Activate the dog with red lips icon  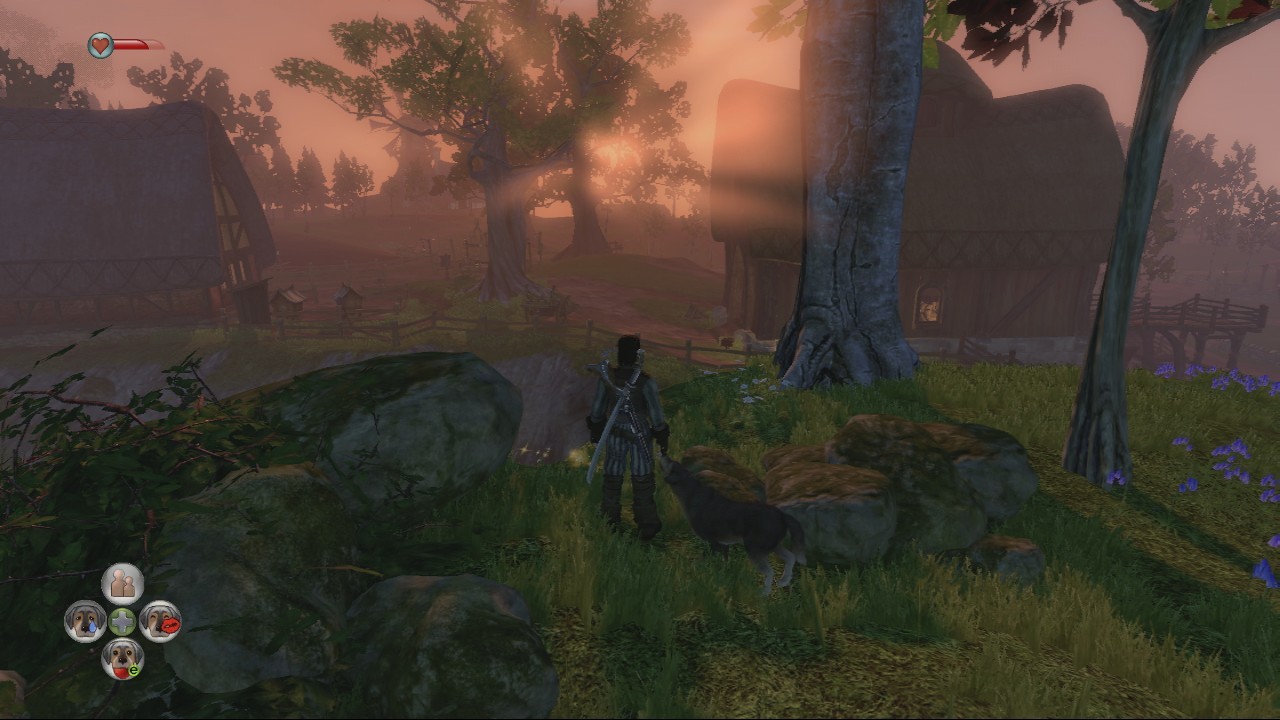(160, 621)
